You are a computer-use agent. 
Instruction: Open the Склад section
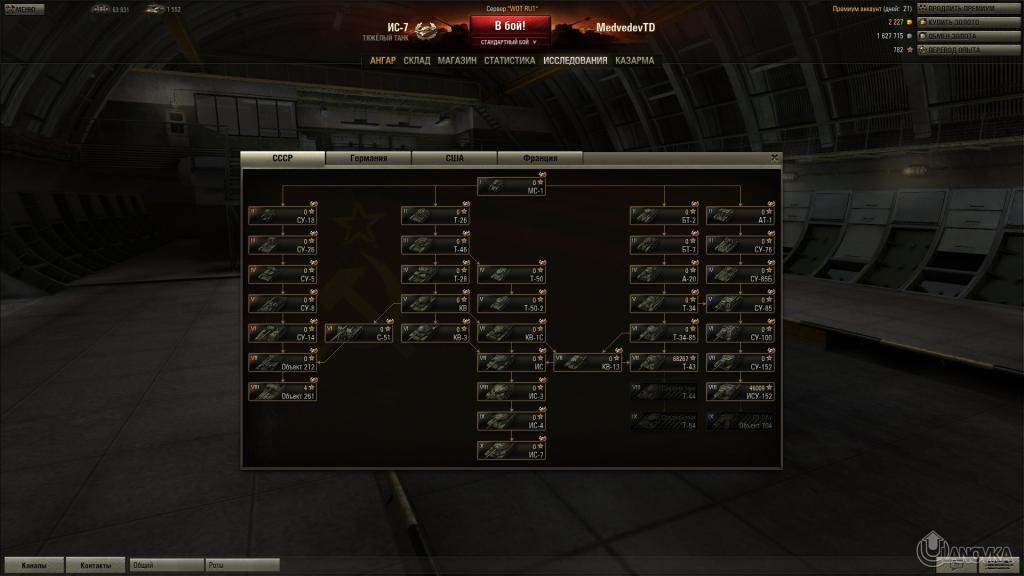[x=417, y=60]
